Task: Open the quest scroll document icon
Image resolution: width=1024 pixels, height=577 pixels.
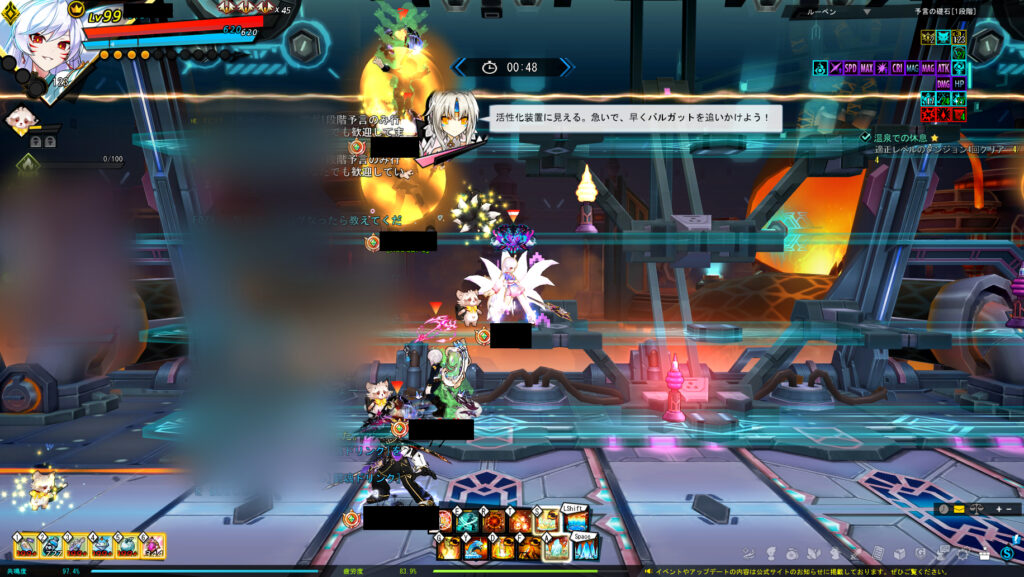Action: click(878, 553)
